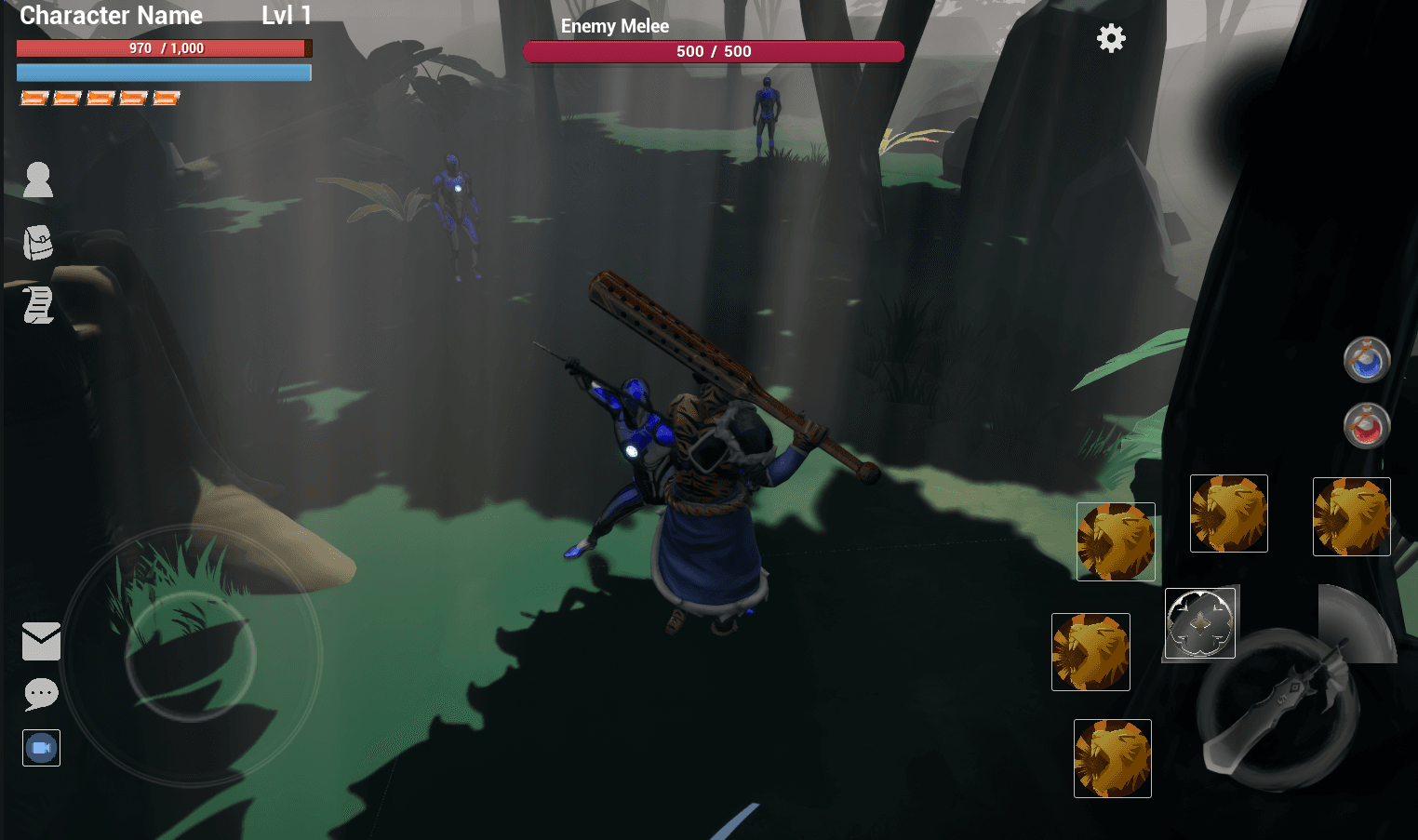Viewport: 1418px width, 840px height.
Task: Select the first orange emblem slot
Action: coord(33,97)
